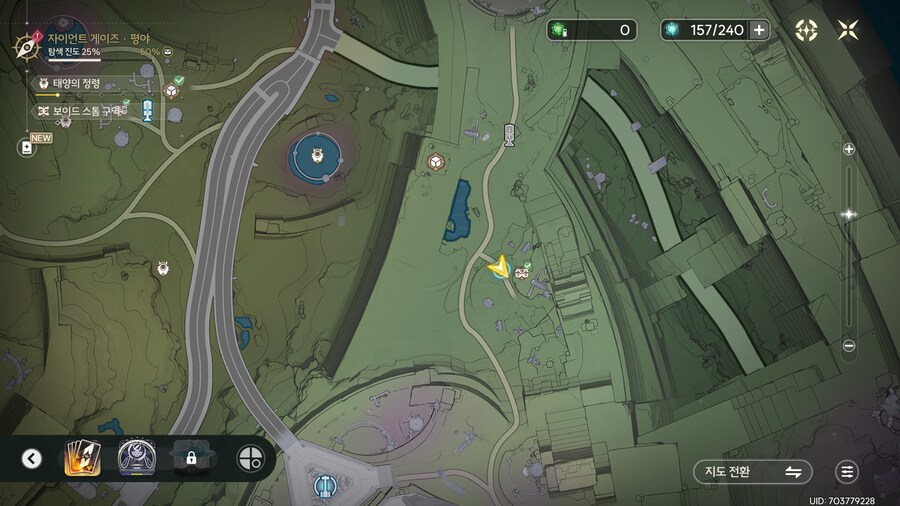Image resolution: width=900 pixels, height=506 pixels.
Task: Click the map zoom slider handle
Action: click(x=849, y=214)
